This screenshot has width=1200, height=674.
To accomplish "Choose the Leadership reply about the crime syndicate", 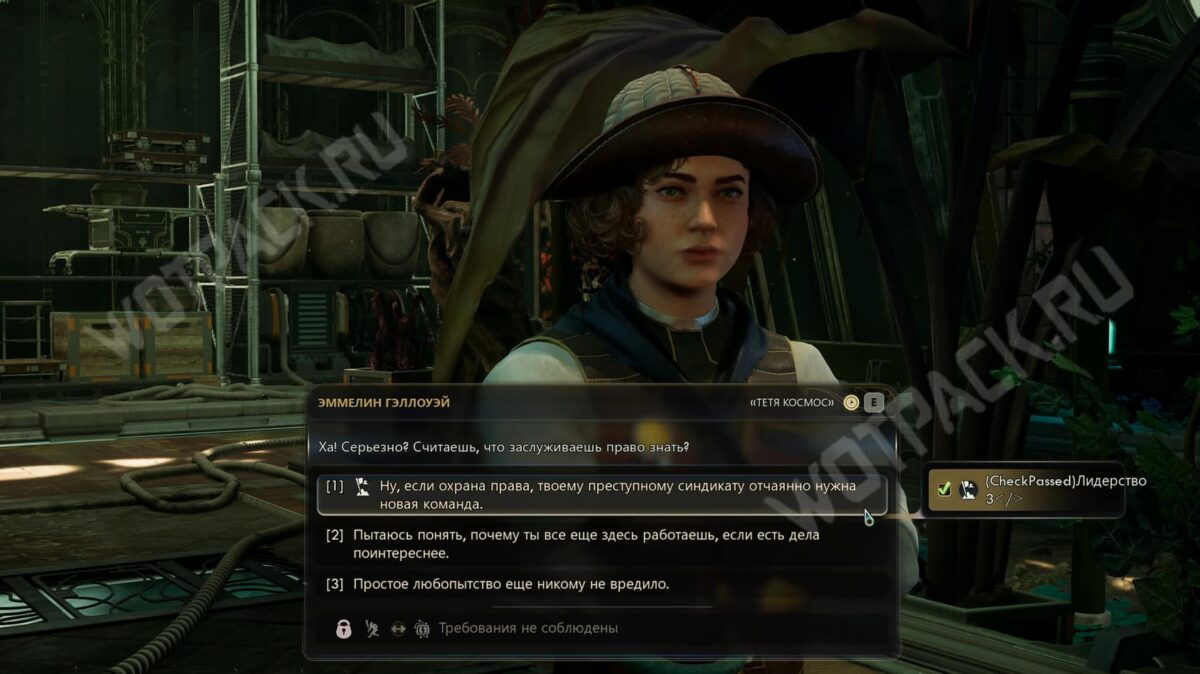I will pyautogui.click(x=602, y=495).
